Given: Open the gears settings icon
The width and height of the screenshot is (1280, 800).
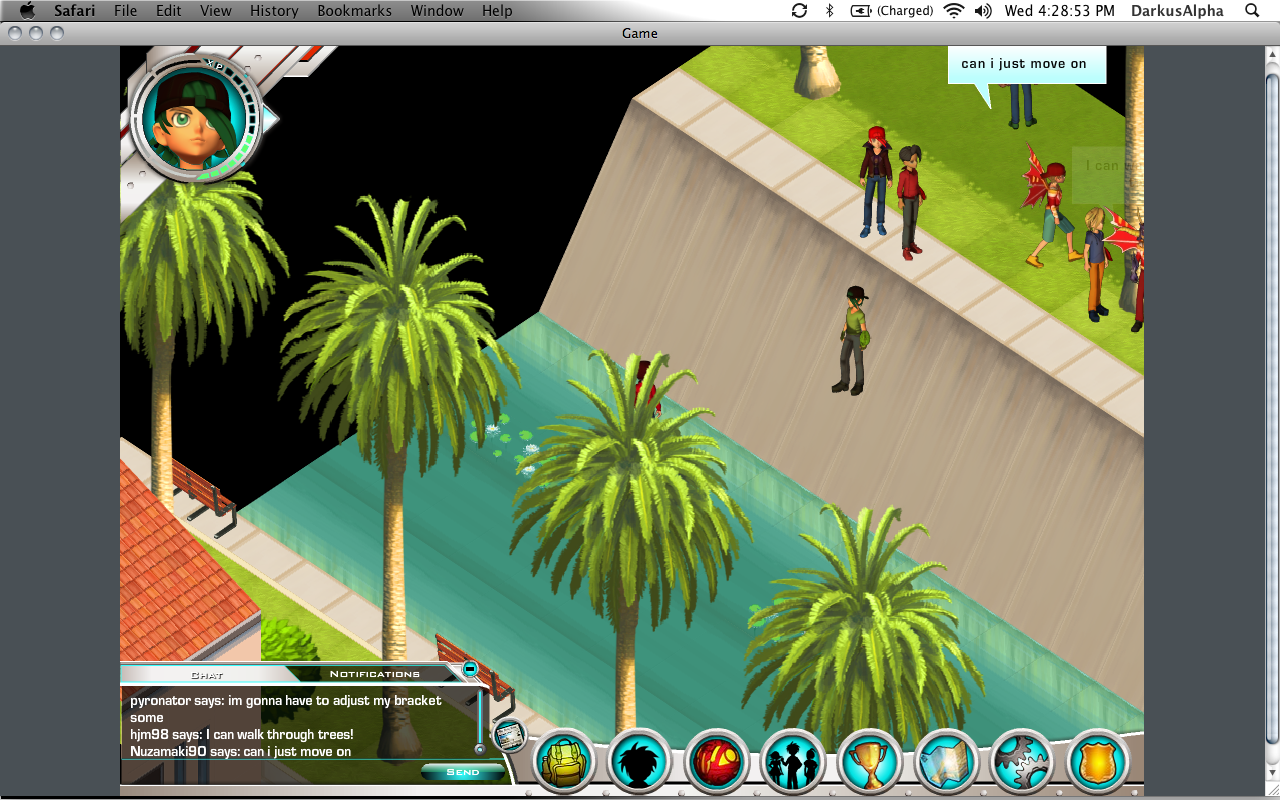Looking at the screenshot, I should pyautogui.click(x=1022, y=764).
